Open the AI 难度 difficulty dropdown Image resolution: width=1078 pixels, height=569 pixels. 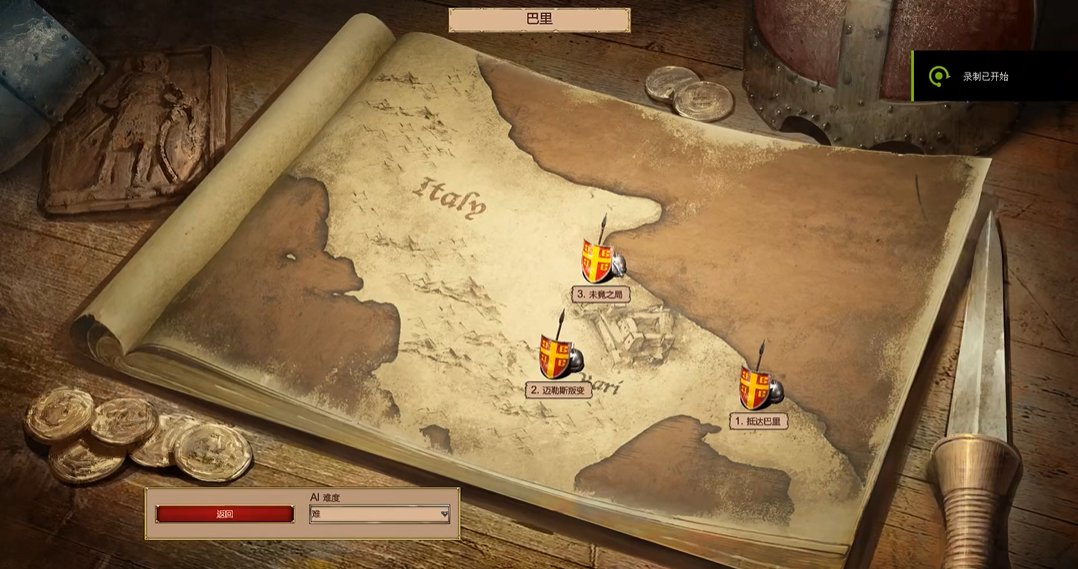pos(380,514)
